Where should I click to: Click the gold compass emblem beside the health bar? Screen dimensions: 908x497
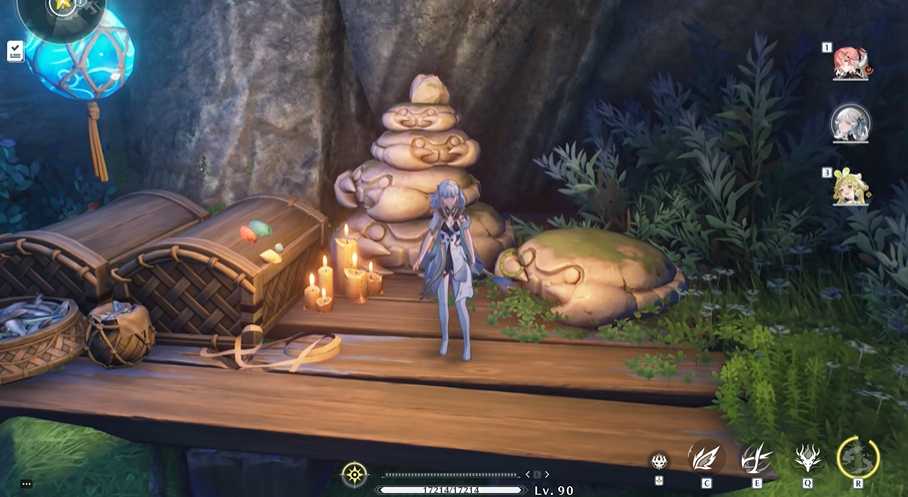[x=354, y=474]
